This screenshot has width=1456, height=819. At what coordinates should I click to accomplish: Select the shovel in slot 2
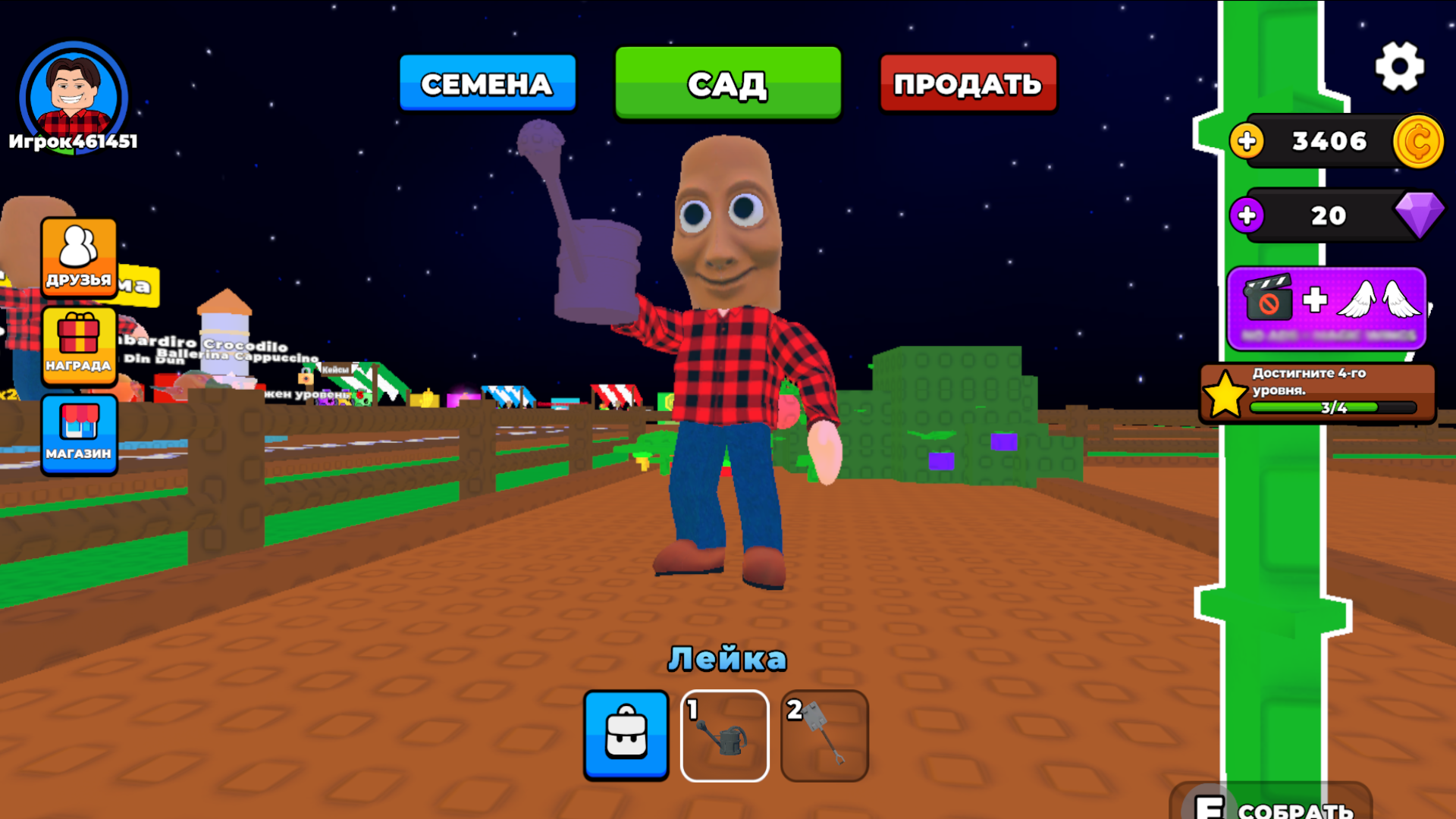825,734
